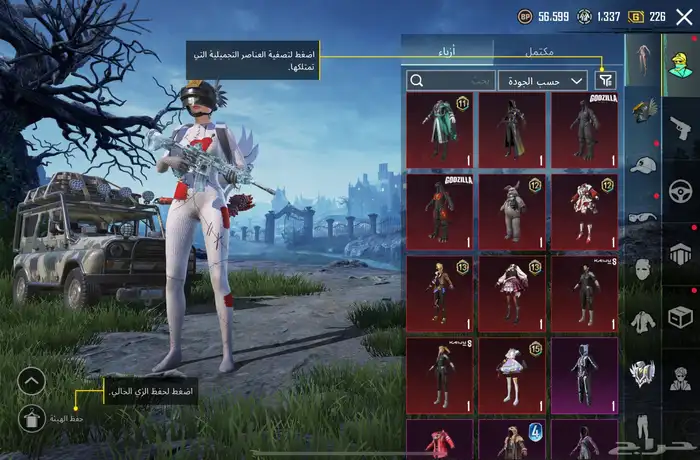Open the steering wheel vehicles category
Image resolution: width=700 pixels, height=460 pixels.
[680, 190]
